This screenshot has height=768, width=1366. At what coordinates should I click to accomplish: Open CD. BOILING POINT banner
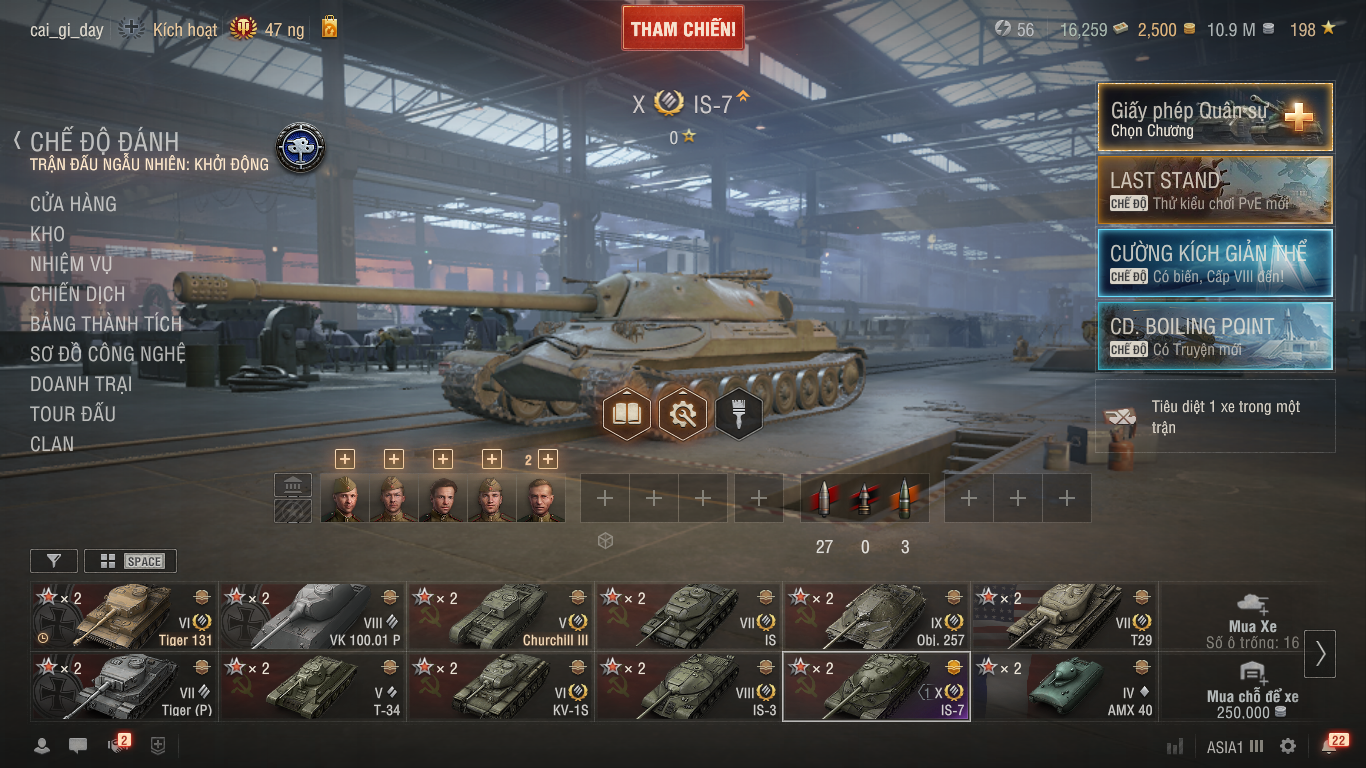pyautogui.click(x=1215, y=336)
